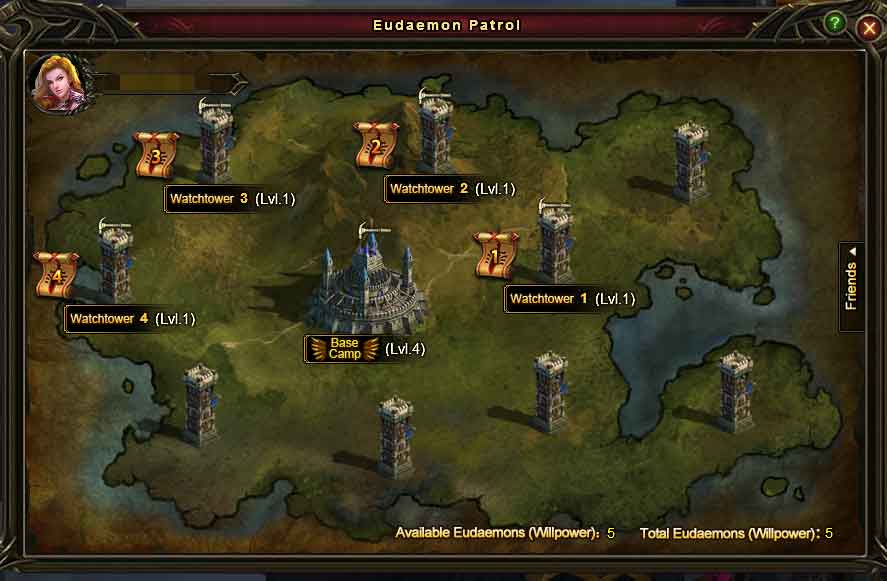This screenshot has height=581, width=887.
Task: Select the Watchtower 1 label
Action: pyautogui.click(x=542, y=299)
